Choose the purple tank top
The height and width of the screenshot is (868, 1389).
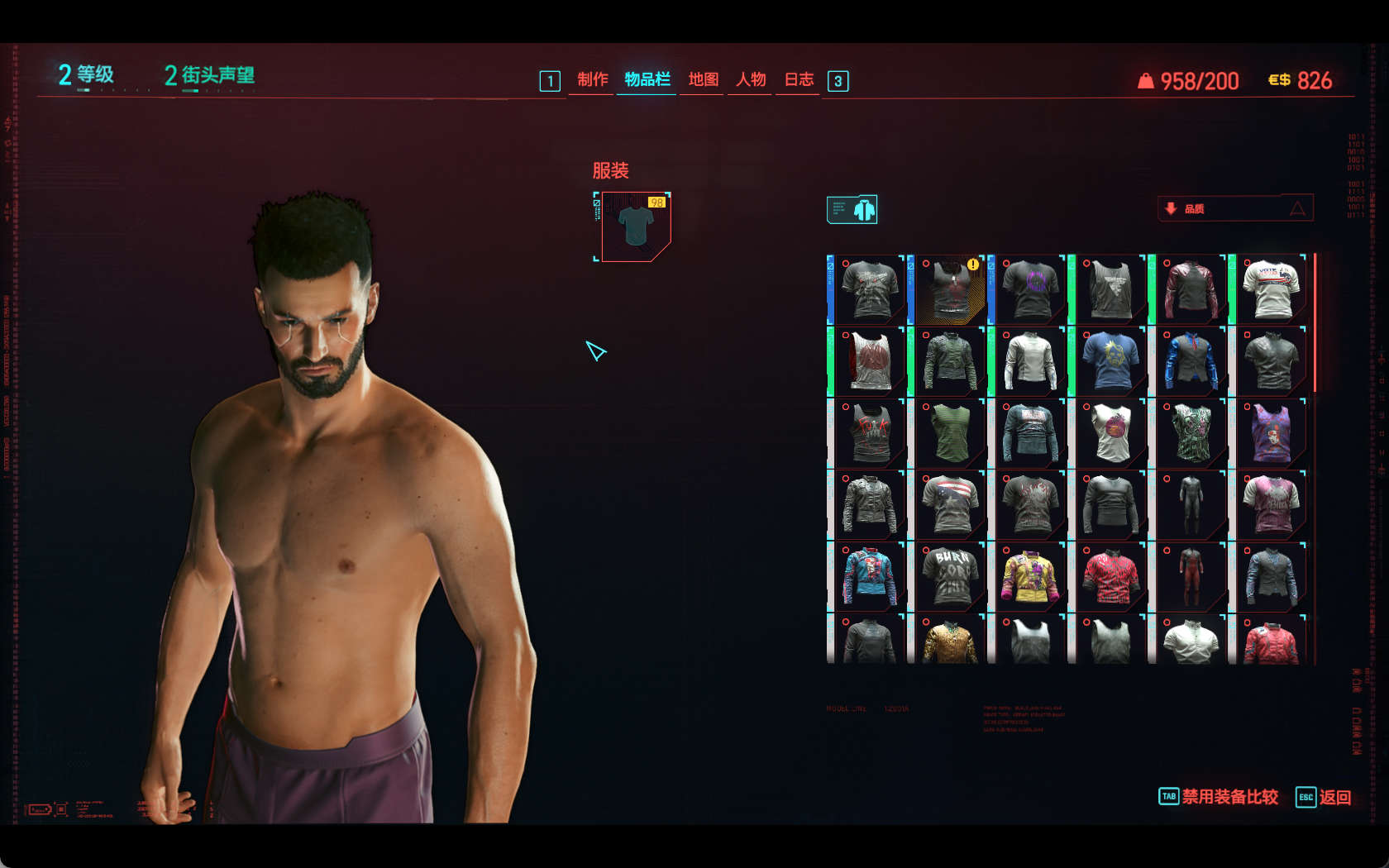[1272, 432]
